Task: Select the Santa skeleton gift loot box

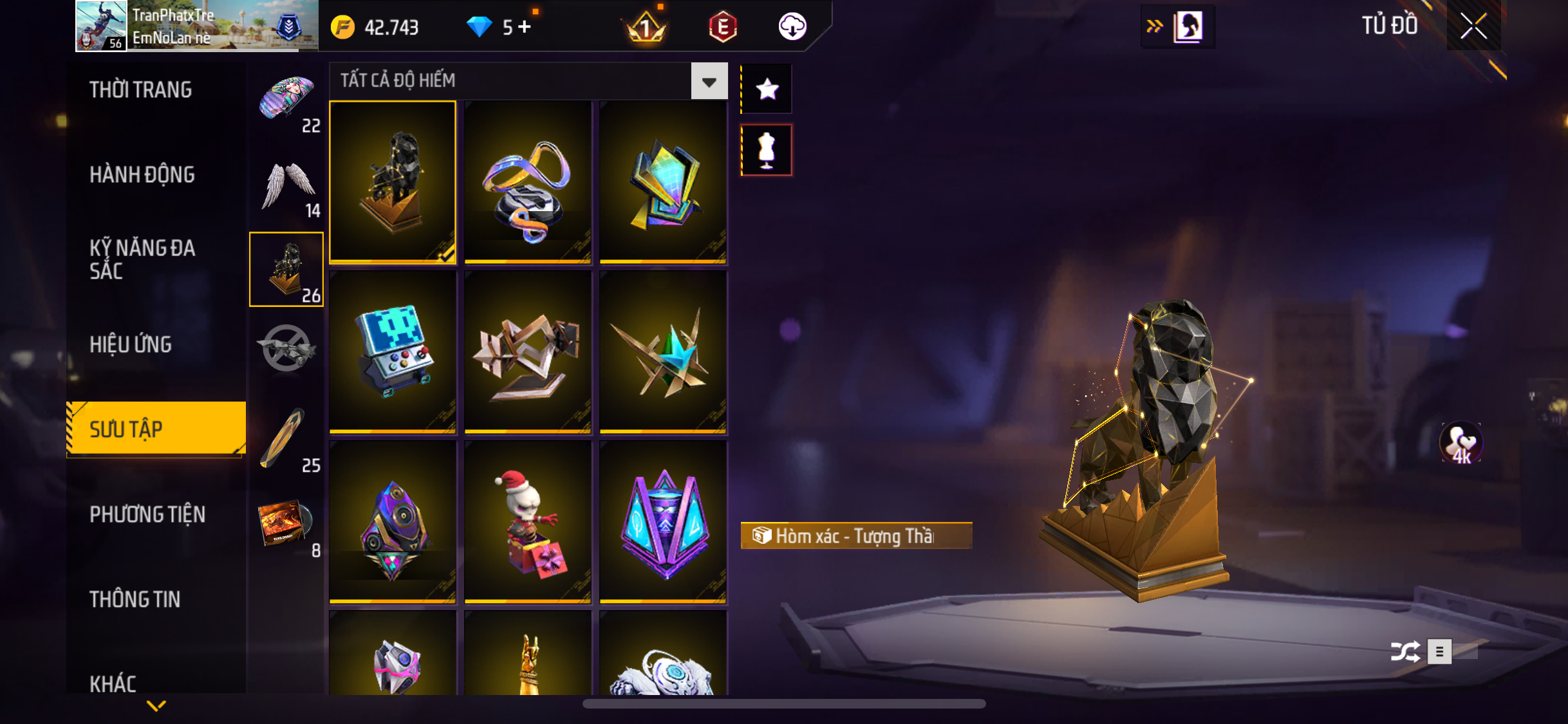Action: coord(528,521)
